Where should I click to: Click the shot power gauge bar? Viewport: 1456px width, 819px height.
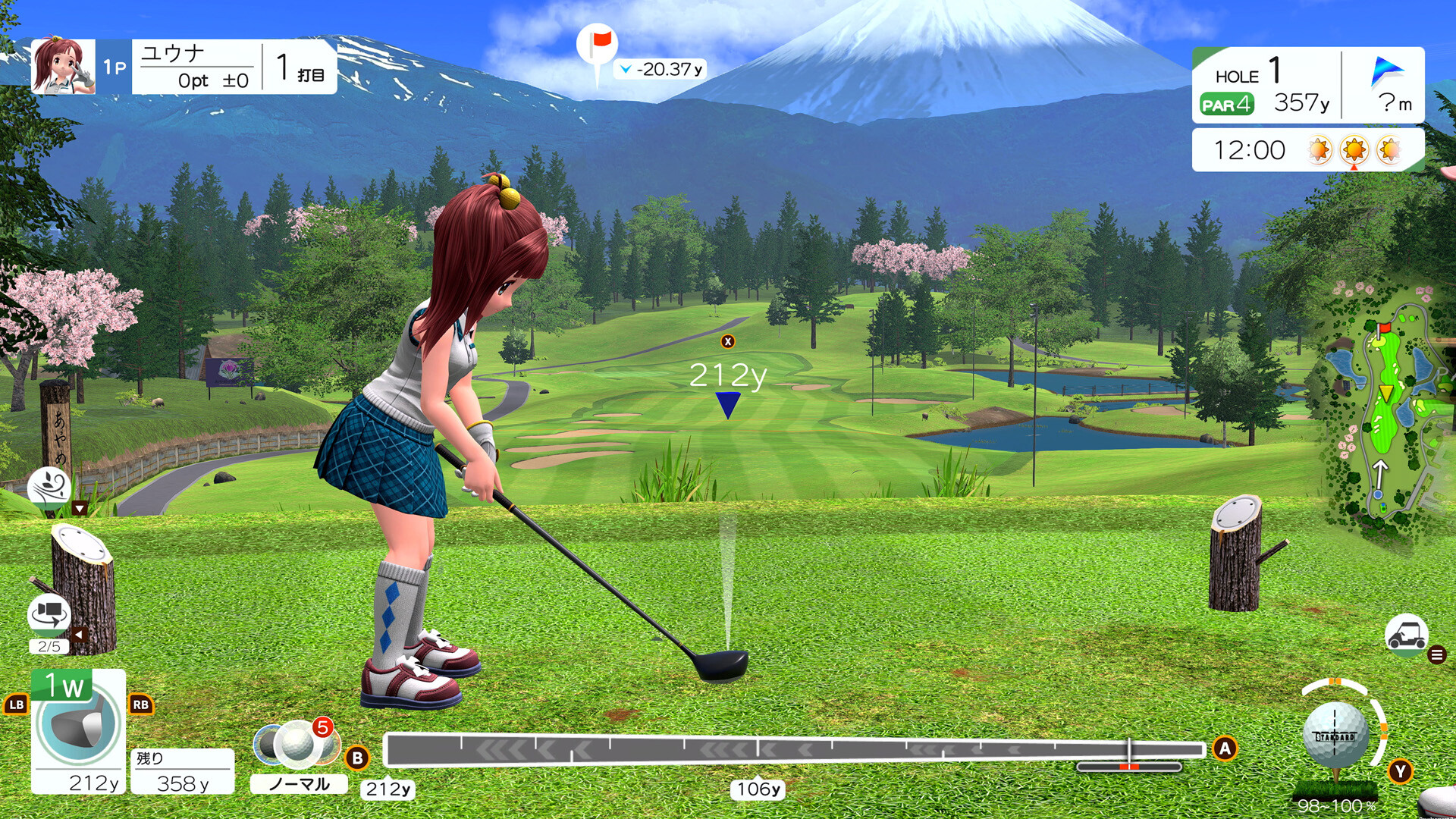pyautogui.click(x=793, y=749)
